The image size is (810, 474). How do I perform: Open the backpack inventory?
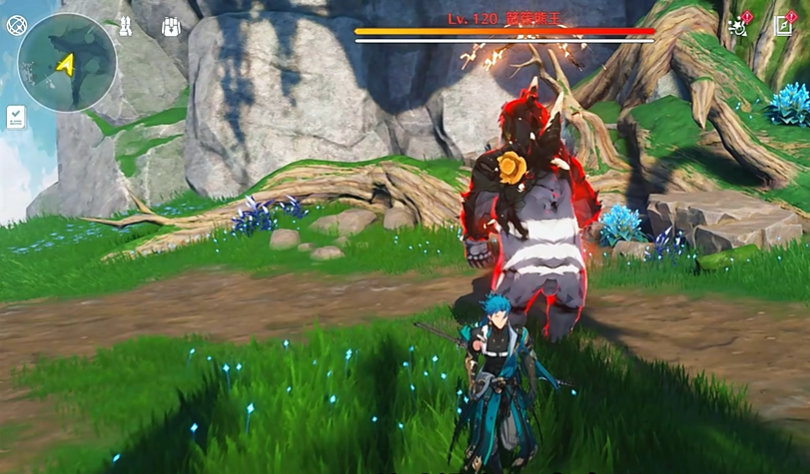[170, 27]
